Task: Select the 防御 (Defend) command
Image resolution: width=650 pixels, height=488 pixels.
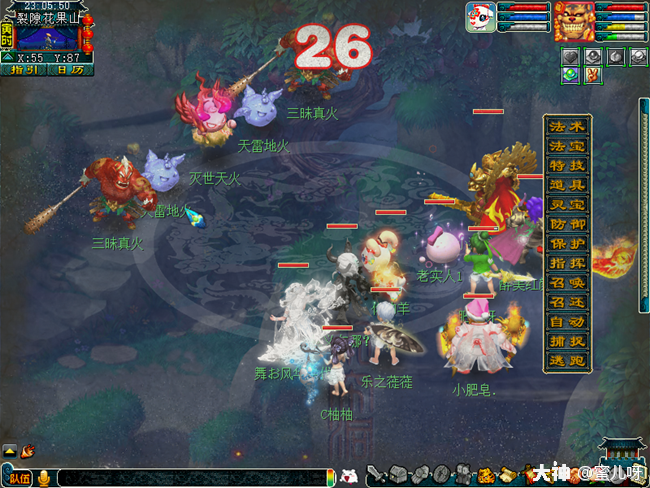Action: (x=567, y=224)
